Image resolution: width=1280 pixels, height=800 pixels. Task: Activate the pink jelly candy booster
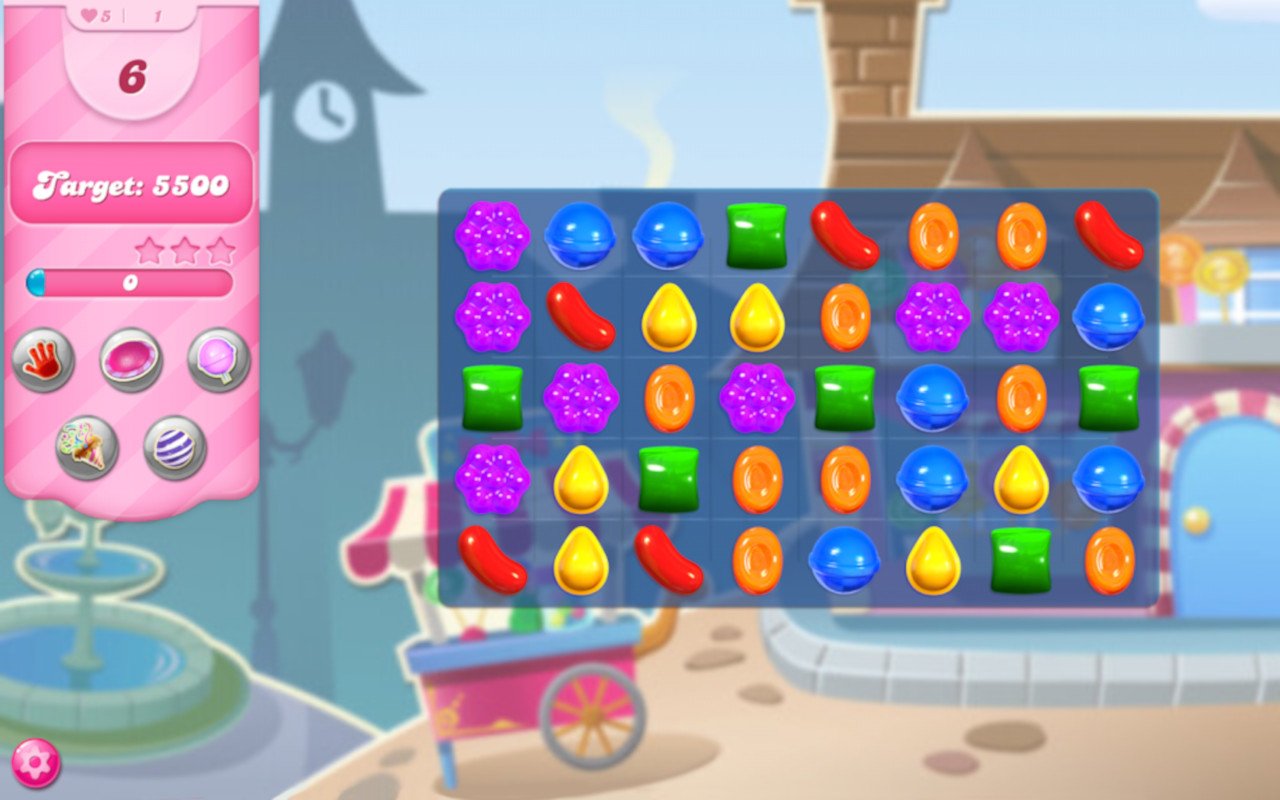coord(130,358)
